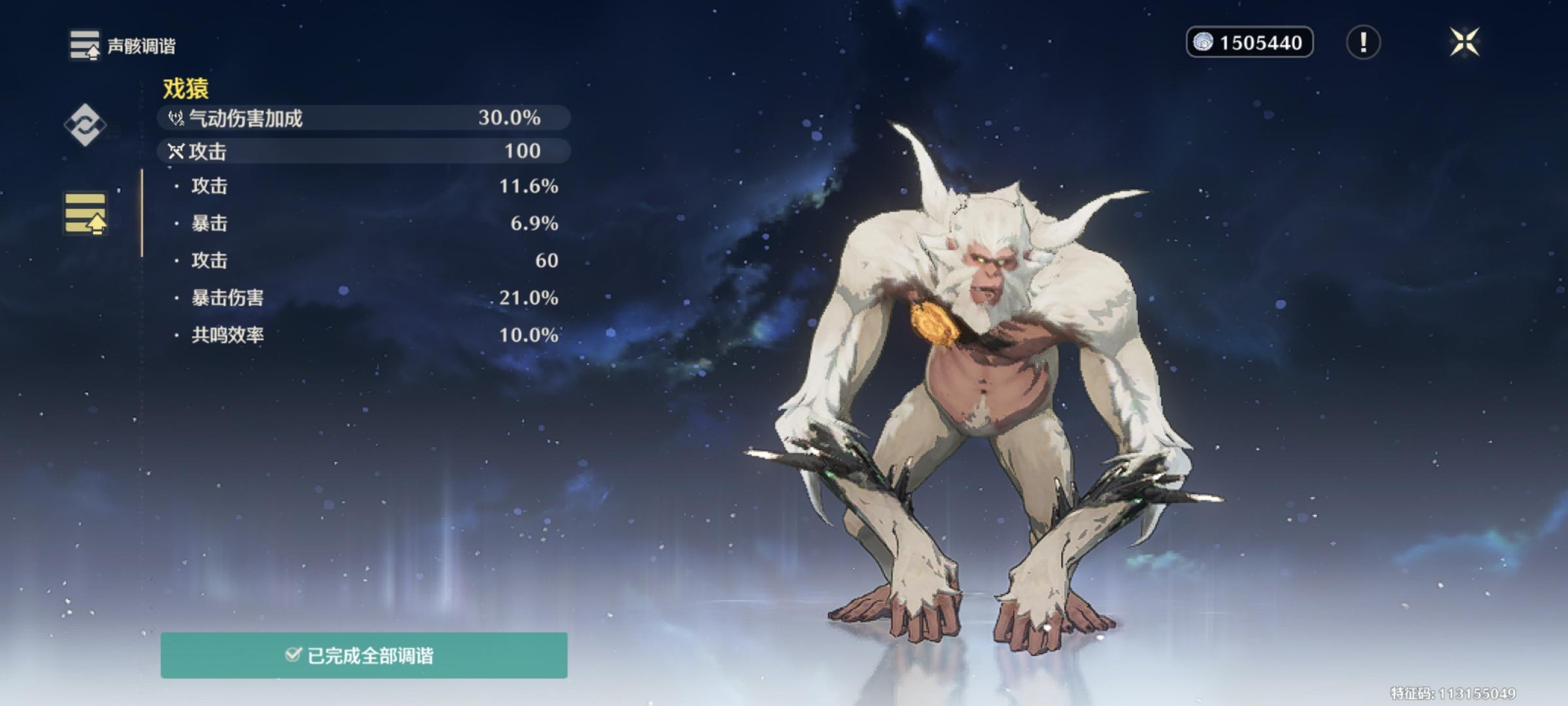Select the yellow tuning side tab
Screen dimensions: 1568x706
coord(85,213)
